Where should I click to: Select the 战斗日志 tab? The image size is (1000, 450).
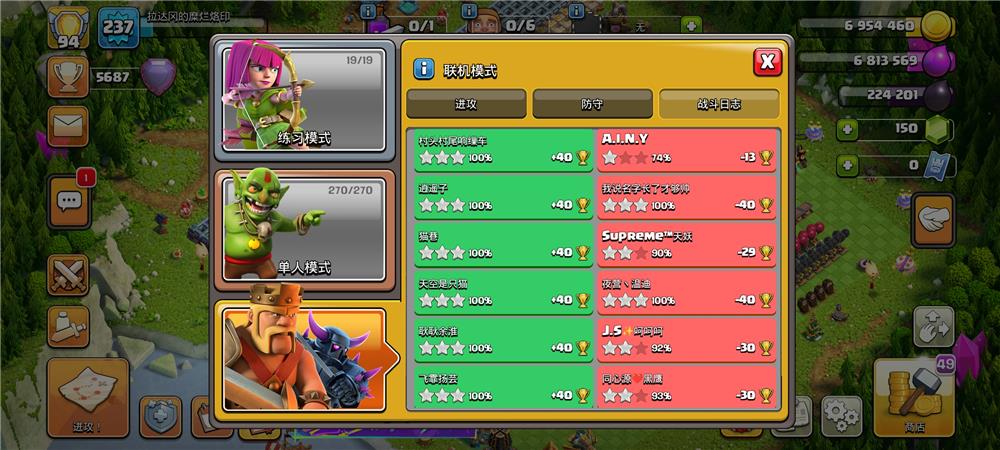click(x=718, y=103)
